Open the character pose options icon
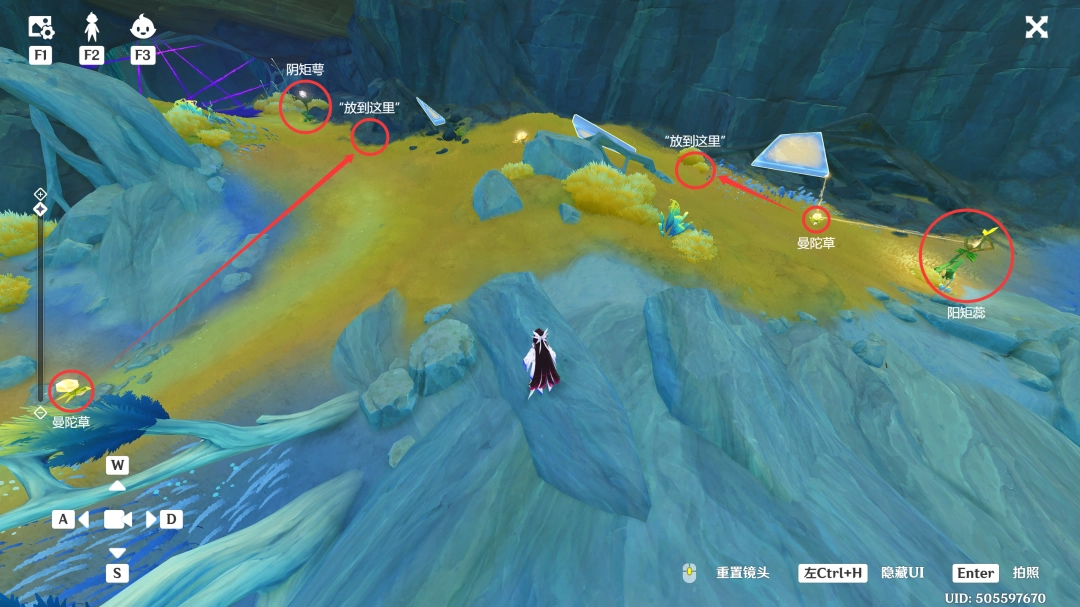 [x=92, y=27]
